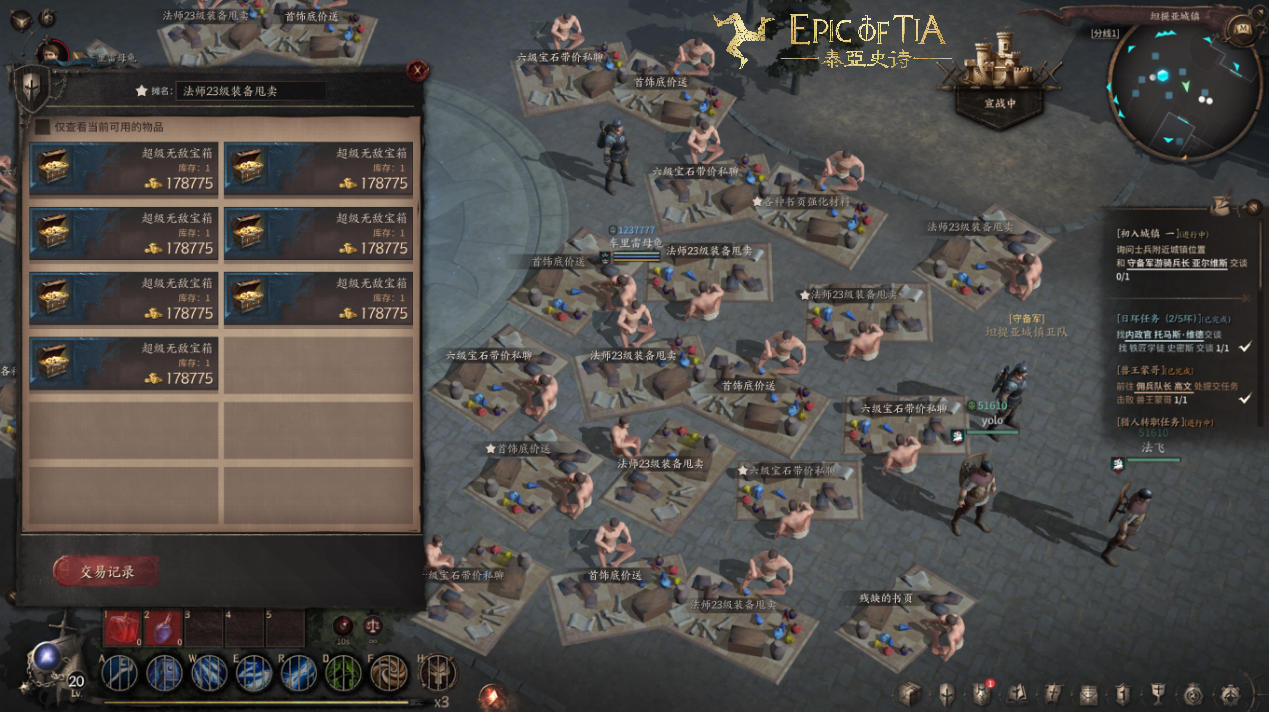The image size is (1269, 712).
Task: Use the blue flask in hotbar slot 2
Action: (x=163, y=627)
